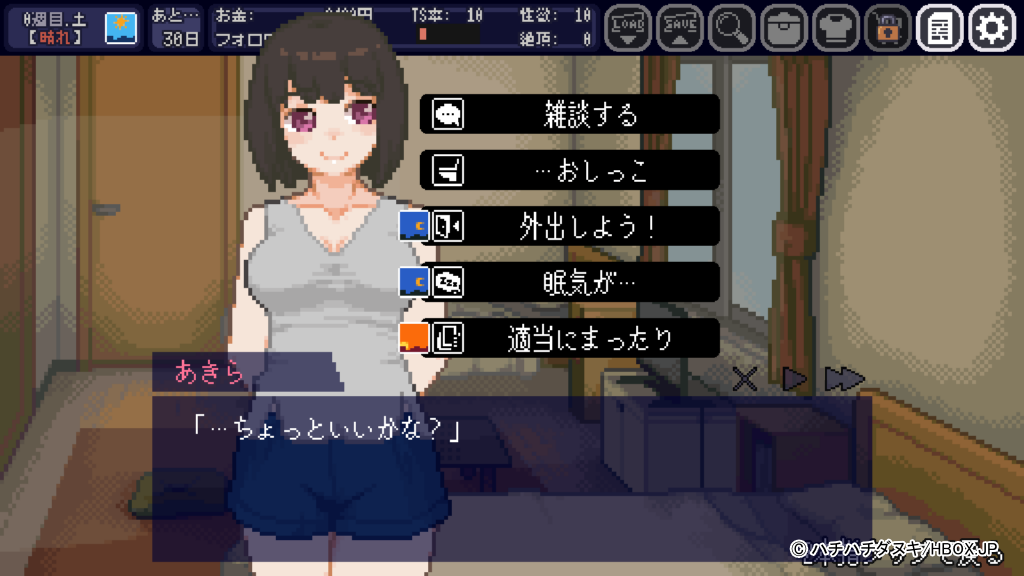Click the magnifying glass icon

pyautogui.click(x=731, y=28)
